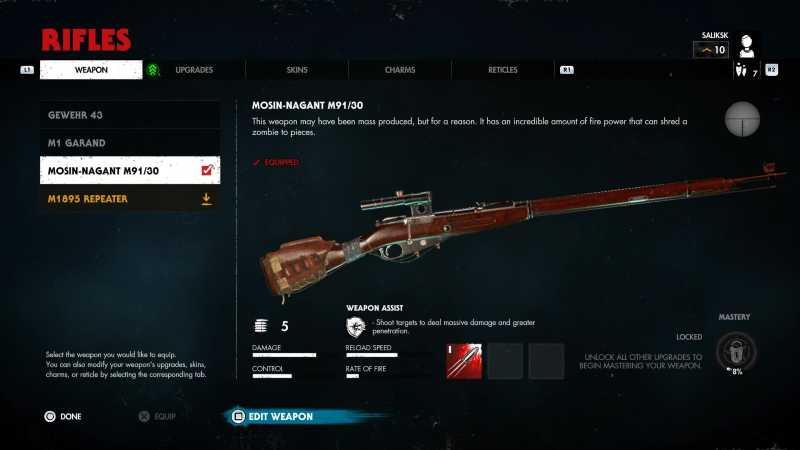Select the Mosin-Nagant M91/30 entry
The width and height of the screenshot is (800, 450).
click(x=130, y=171)
